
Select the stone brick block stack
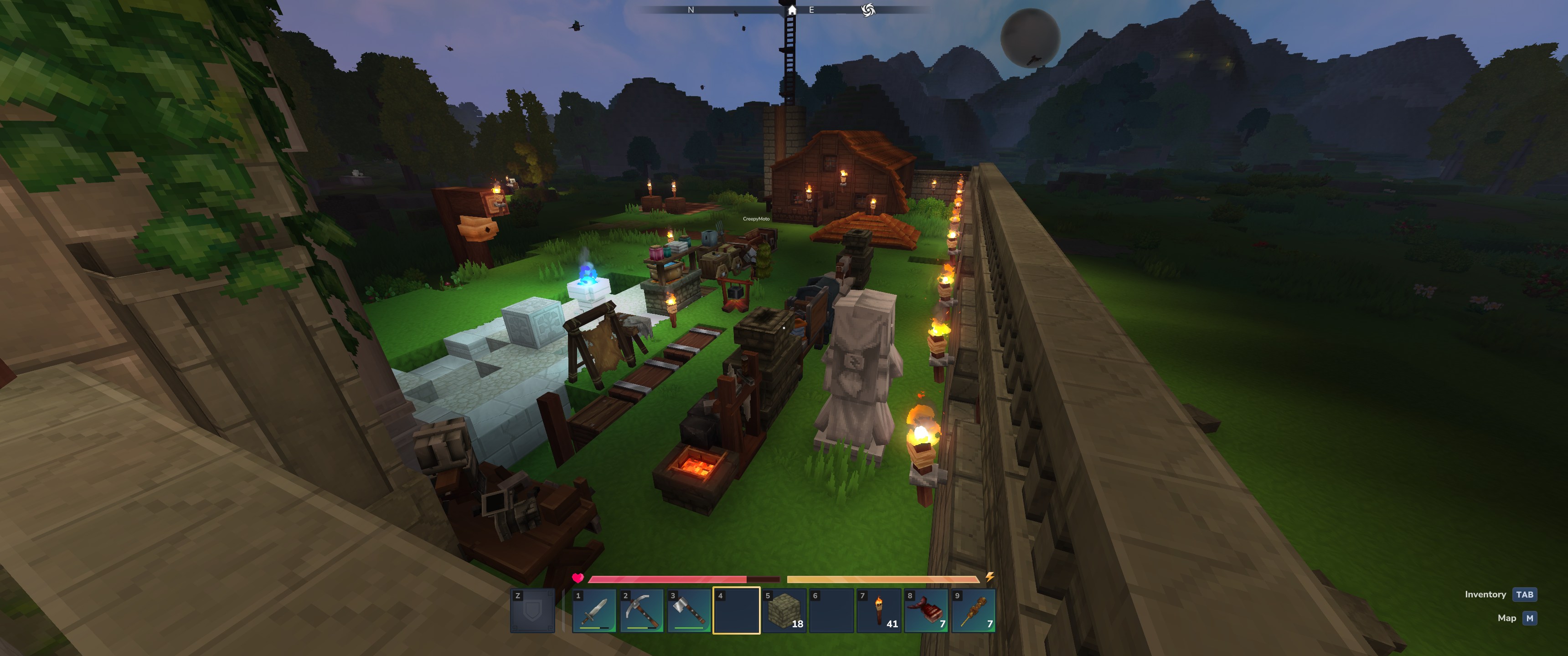coord(784,610)
